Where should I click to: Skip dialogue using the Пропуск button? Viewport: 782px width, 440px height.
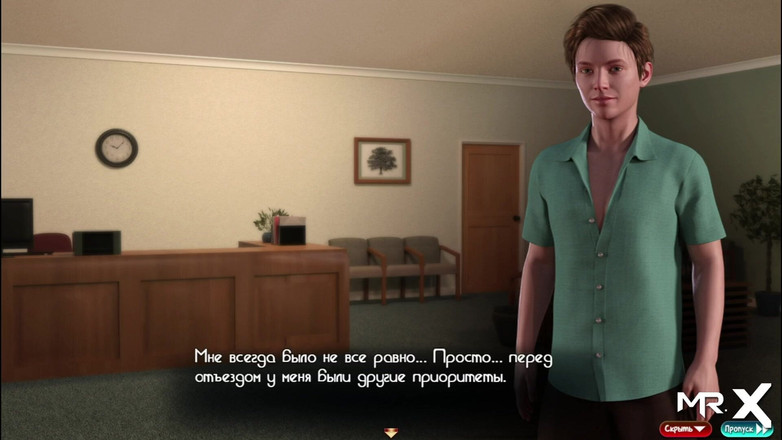click(747, 429)
